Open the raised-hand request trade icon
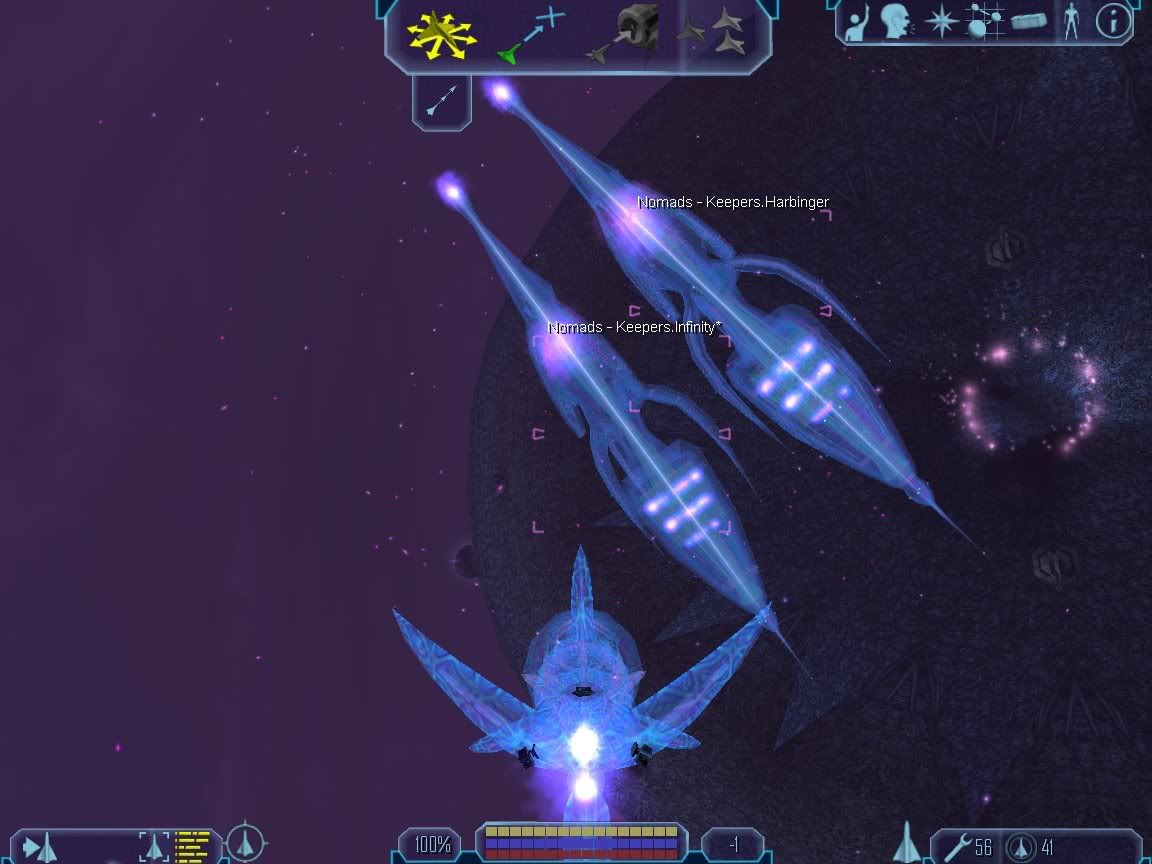 [x=857, y=22]
